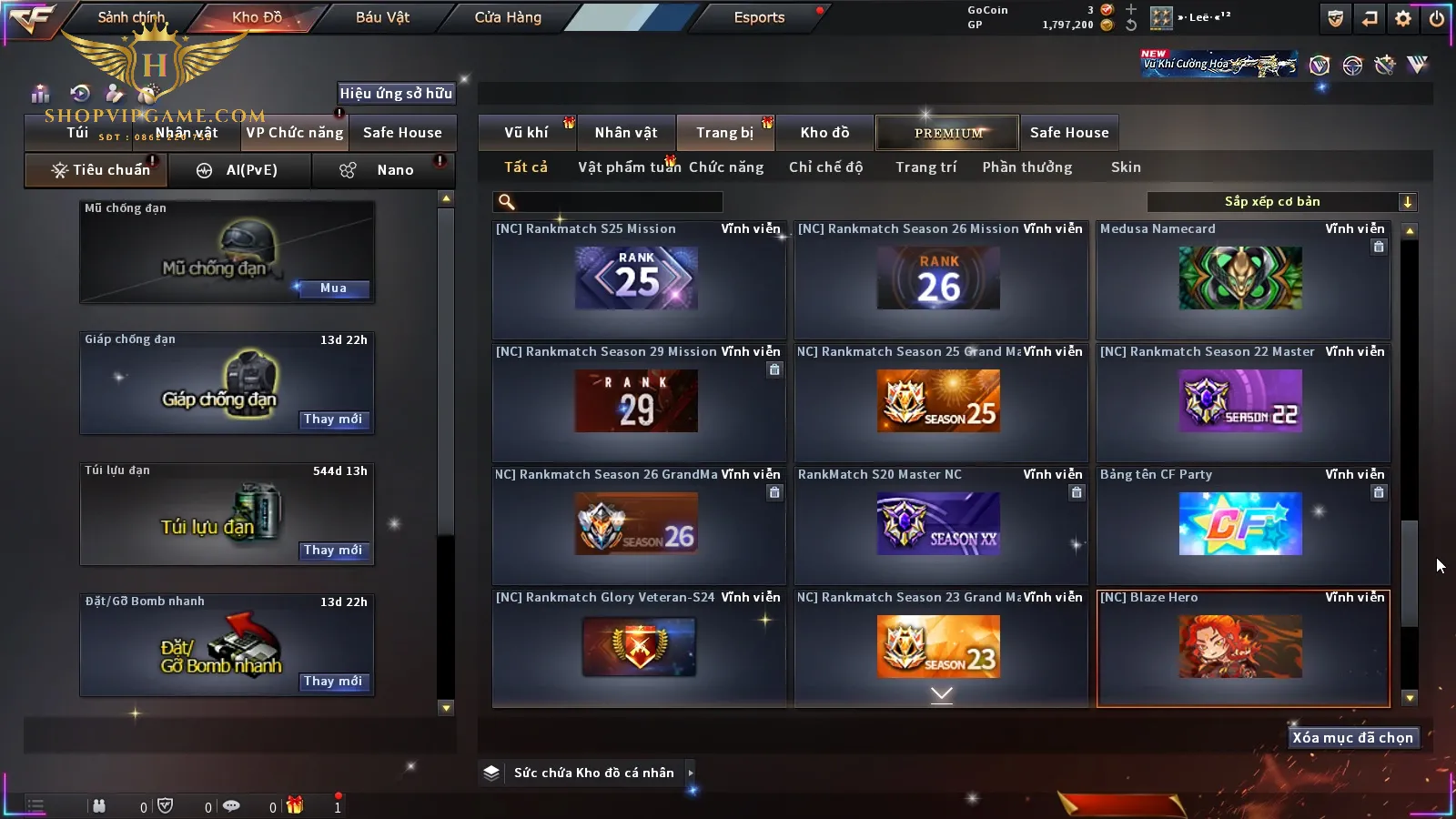Viewport: 1456px width, 819px height.
Task: Select the Medusa Namecard item
Action: 1242,278
